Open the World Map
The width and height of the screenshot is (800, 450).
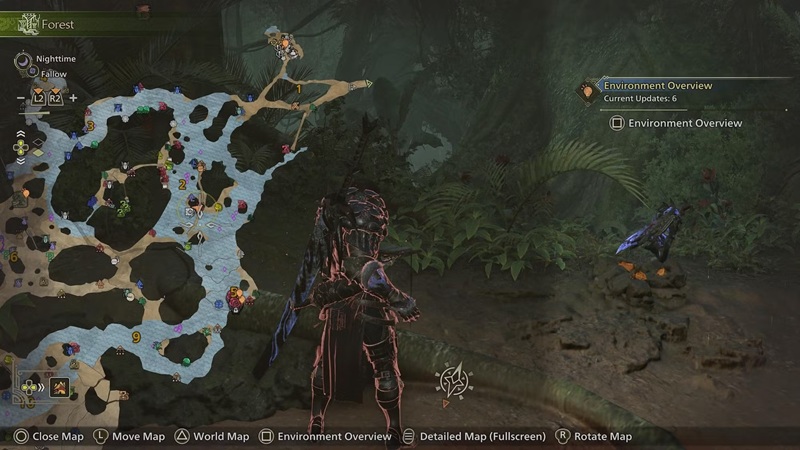pos(212,437)
